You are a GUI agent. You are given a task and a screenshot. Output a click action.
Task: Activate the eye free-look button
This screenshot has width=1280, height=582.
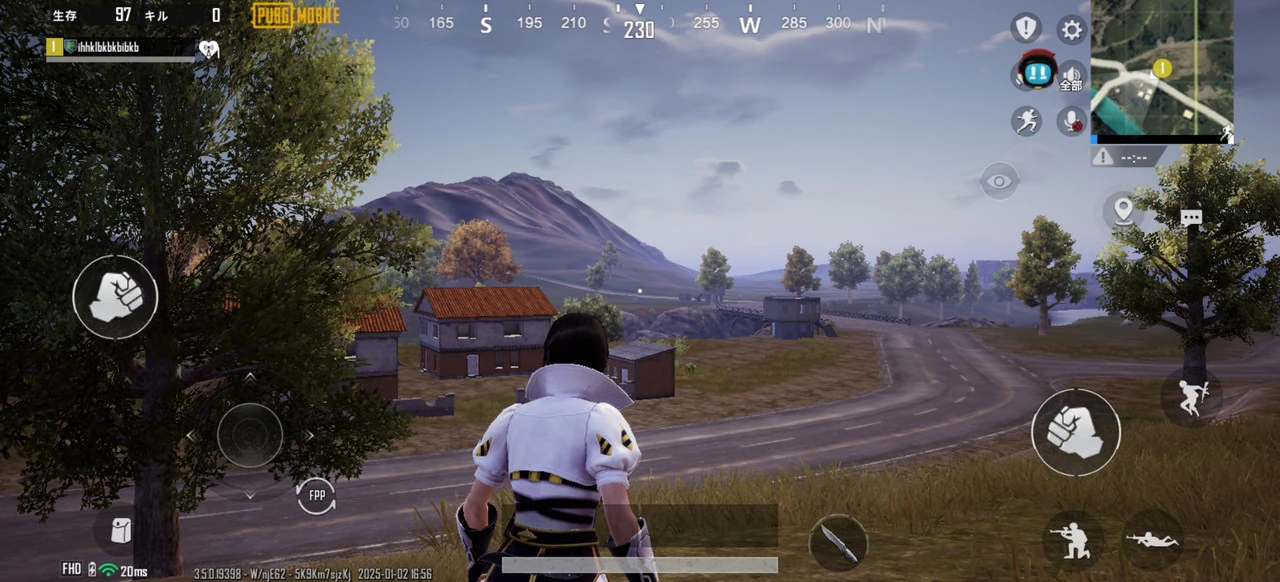[x=999, y=181]
